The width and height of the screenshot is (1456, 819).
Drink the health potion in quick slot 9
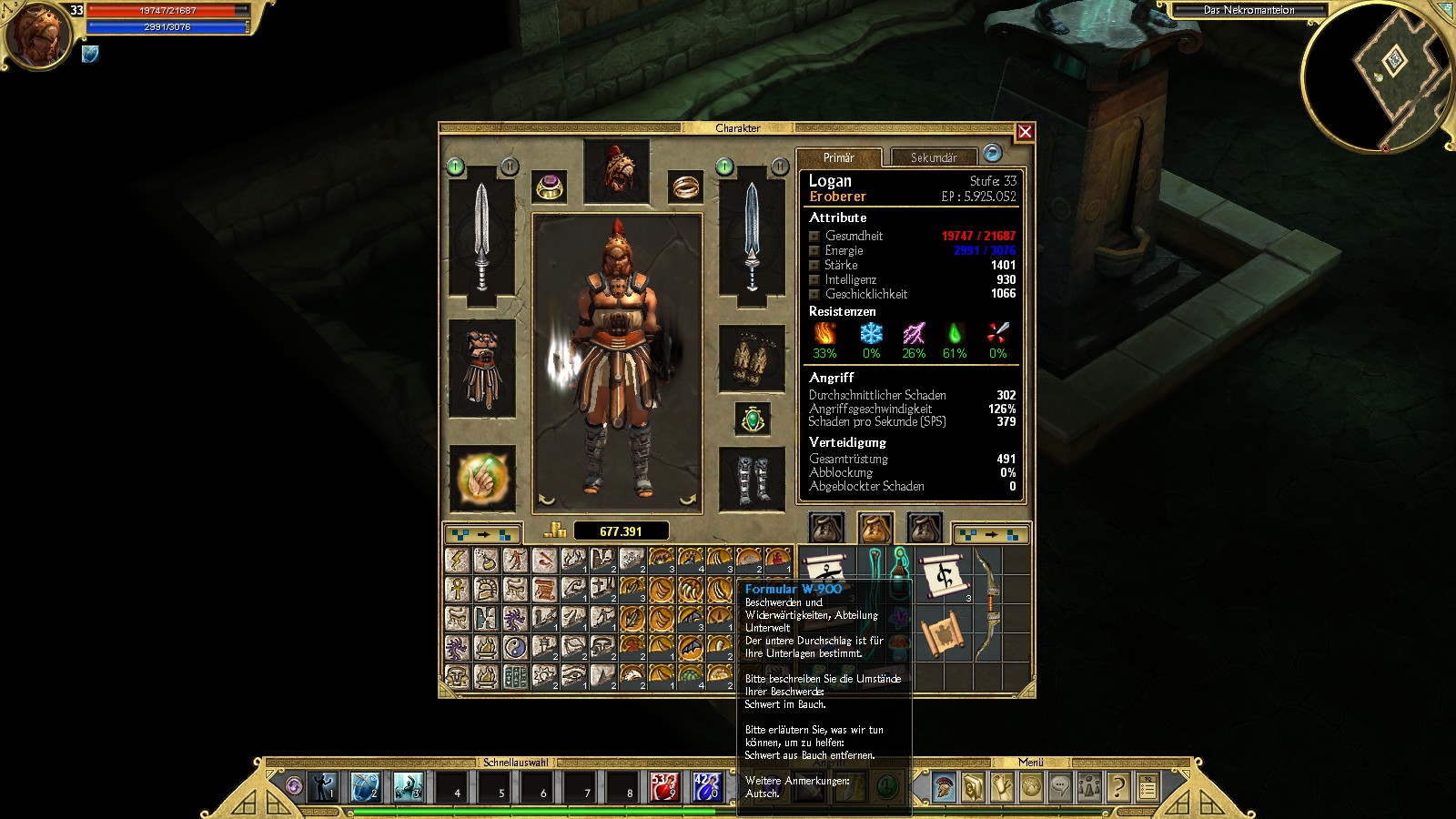pyautogui.click(x=662, y=788)
